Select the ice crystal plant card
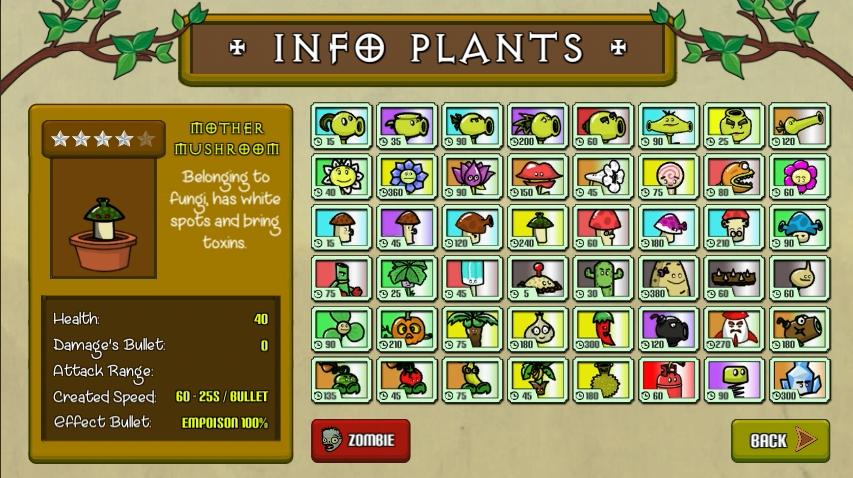The image size is (853, 478). pos(799,382)
